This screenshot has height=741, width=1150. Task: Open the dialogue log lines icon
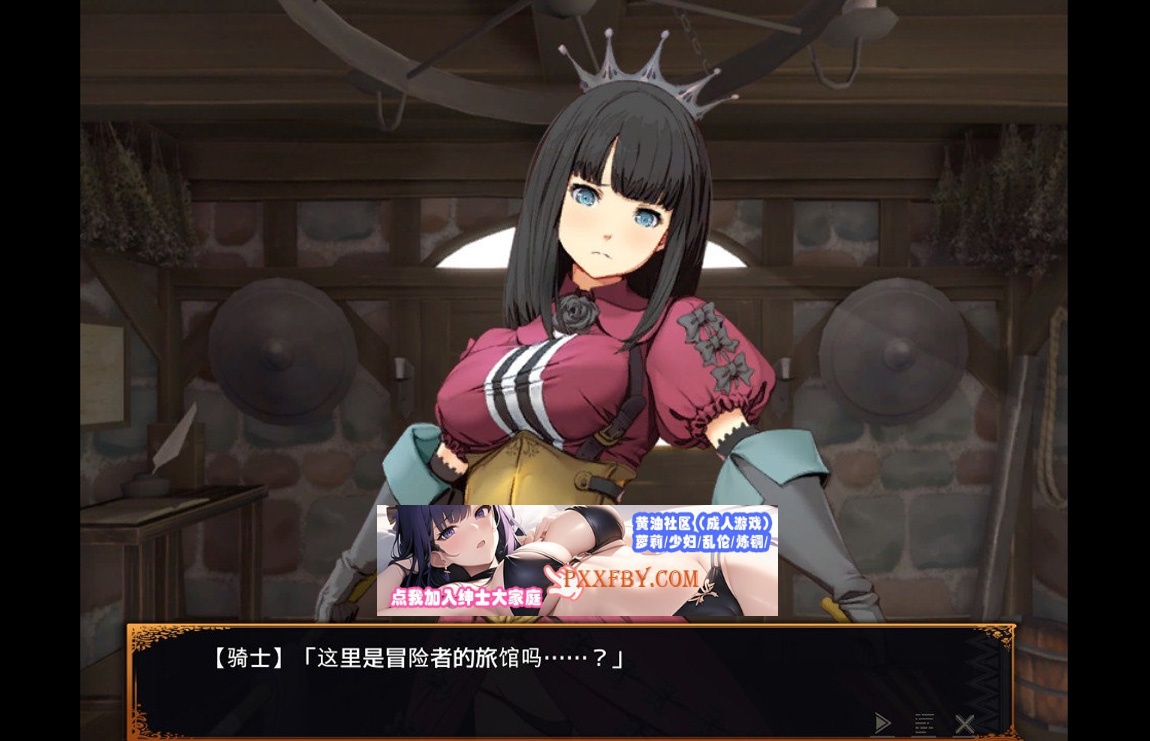pyautogui.click(x=924, y=723)
